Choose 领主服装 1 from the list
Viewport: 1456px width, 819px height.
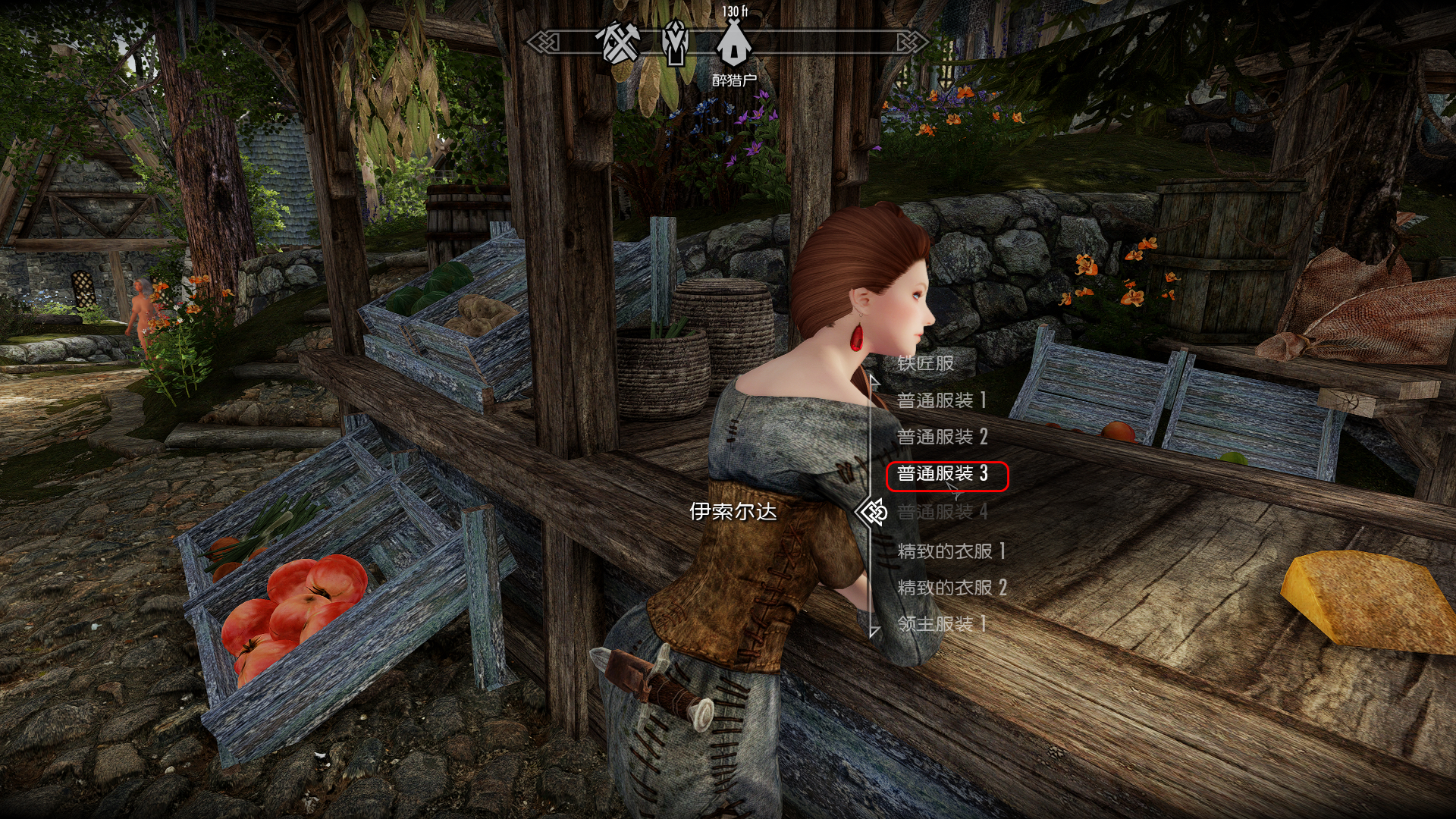pyautogui.click(x=942, y=624)
